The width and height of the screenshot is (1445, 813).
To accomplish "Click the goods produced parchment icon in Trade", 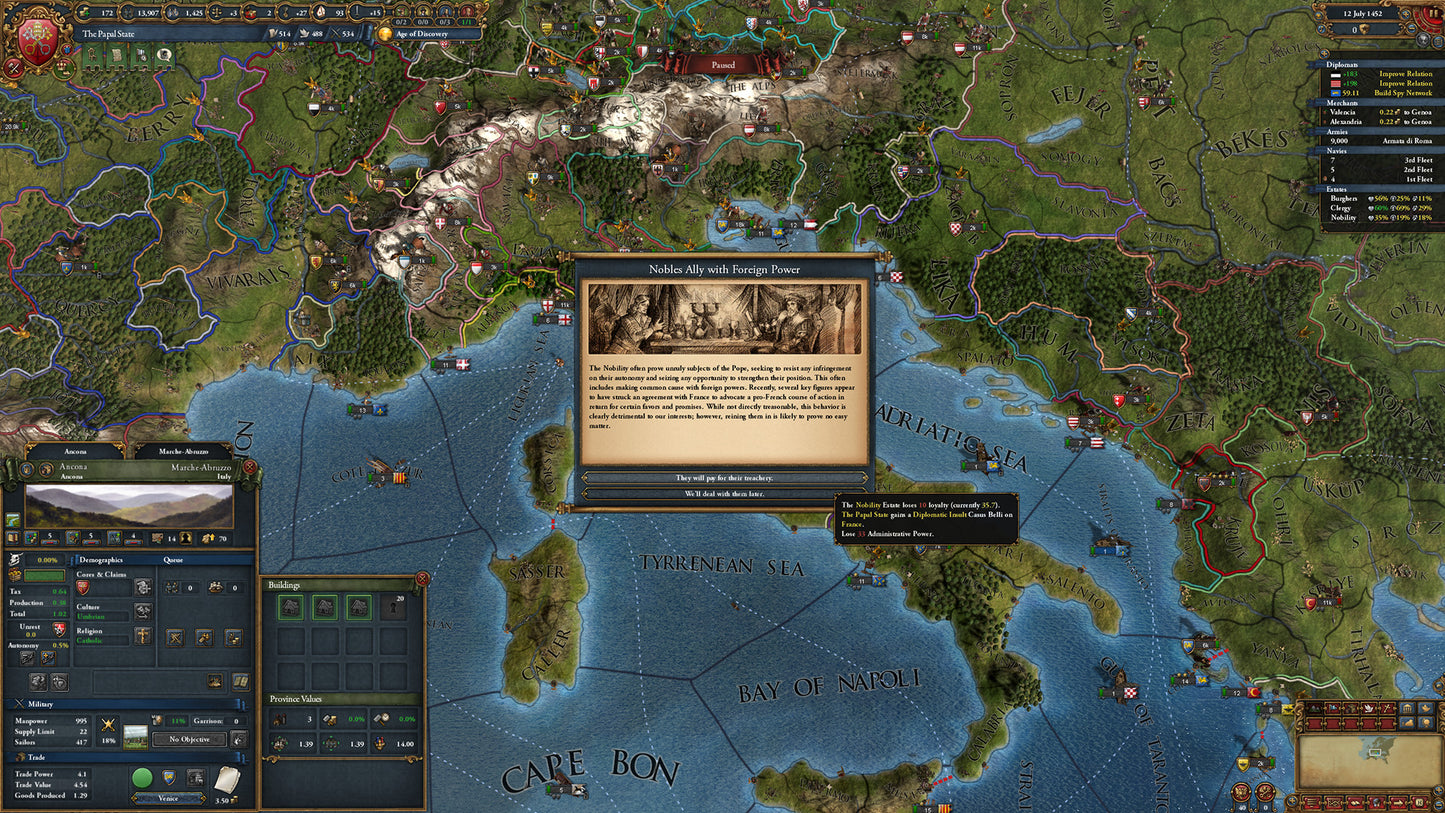I will point(226,779).
